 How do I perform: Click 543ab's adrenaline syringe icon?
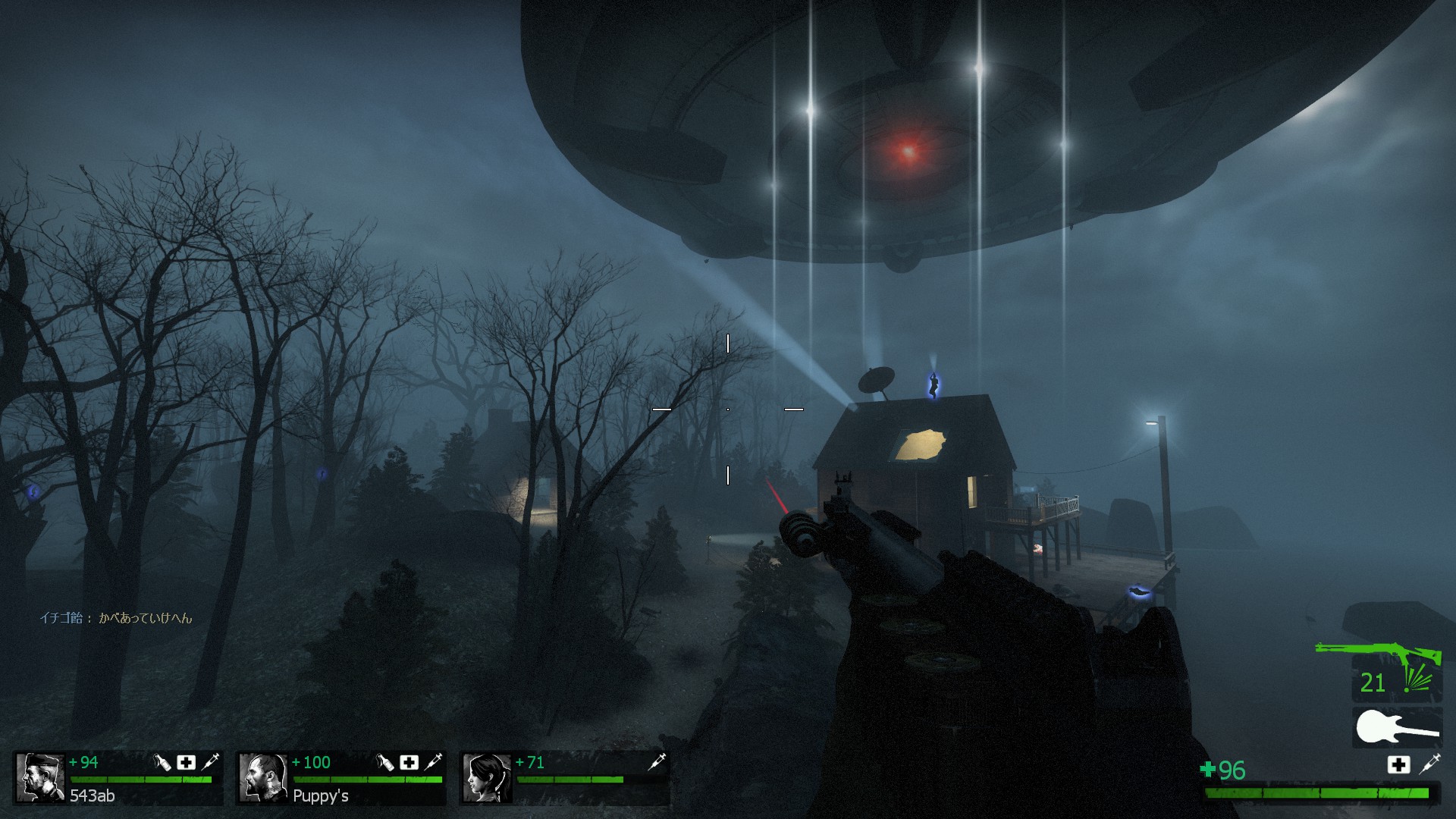click(210, 762)
